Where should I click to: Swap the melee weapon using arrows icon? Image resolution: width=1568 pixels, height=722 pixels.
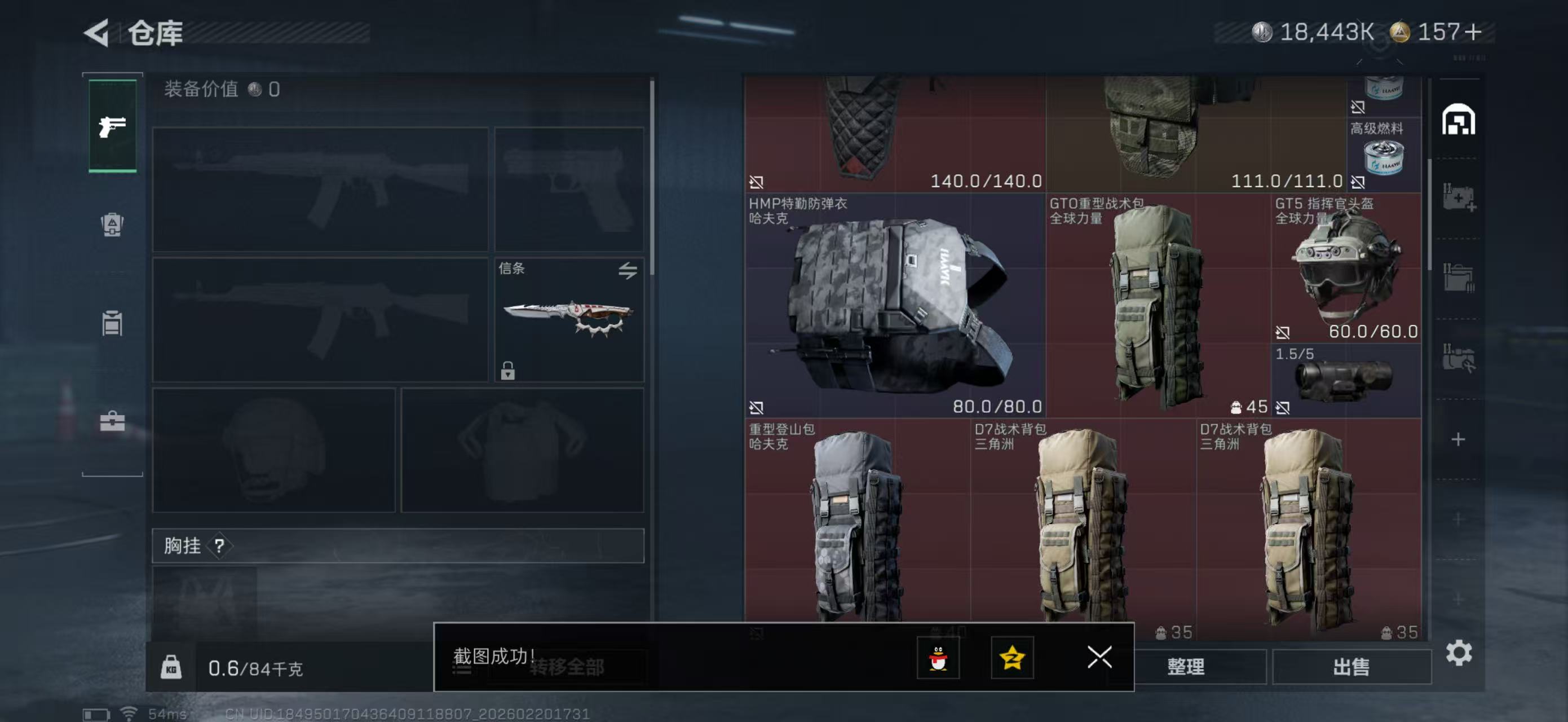pos(628,270)
